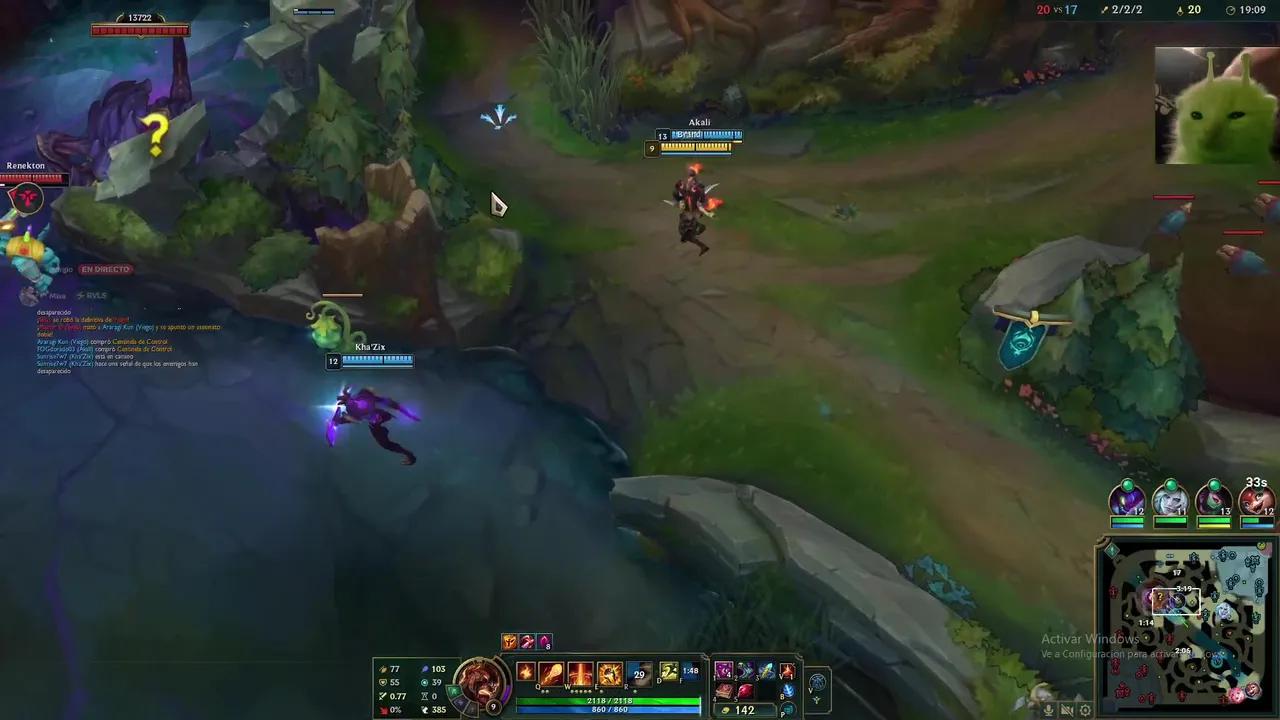This screenshot has height=720, width=1280.
Task: Click the leftmost buff icon above the HUD
Action: point(509,642)
